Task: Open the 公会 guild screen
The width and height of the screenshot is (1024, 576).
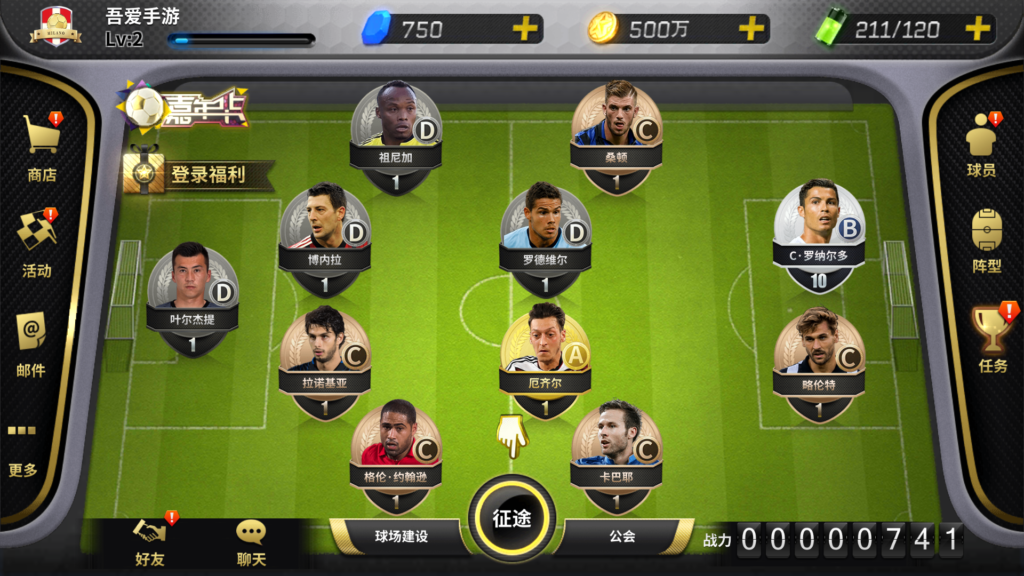Action: click(x=622, y=536)
